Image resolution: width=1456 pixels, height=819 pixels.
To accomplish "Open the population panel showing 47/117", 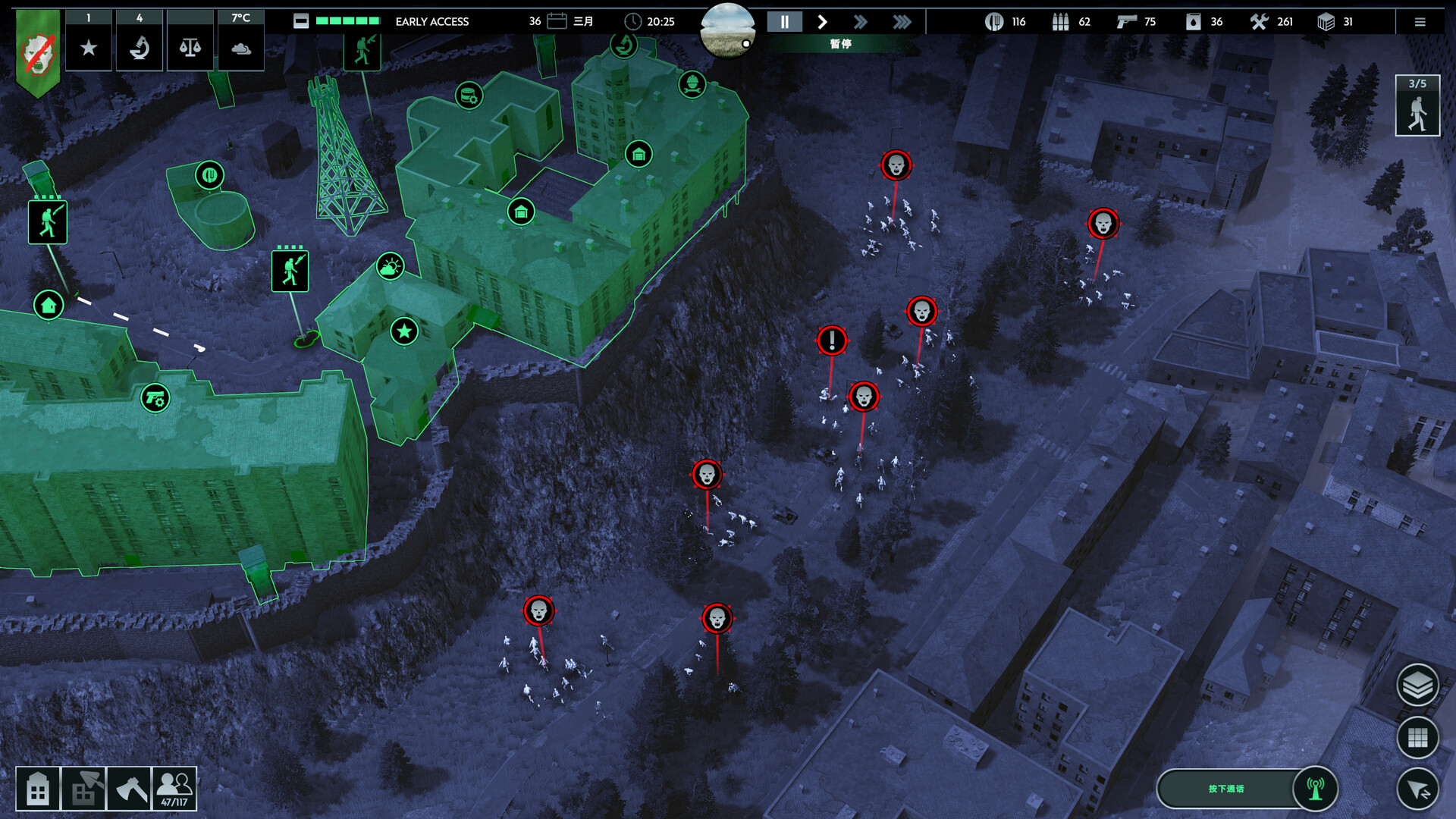I will 175,788.
